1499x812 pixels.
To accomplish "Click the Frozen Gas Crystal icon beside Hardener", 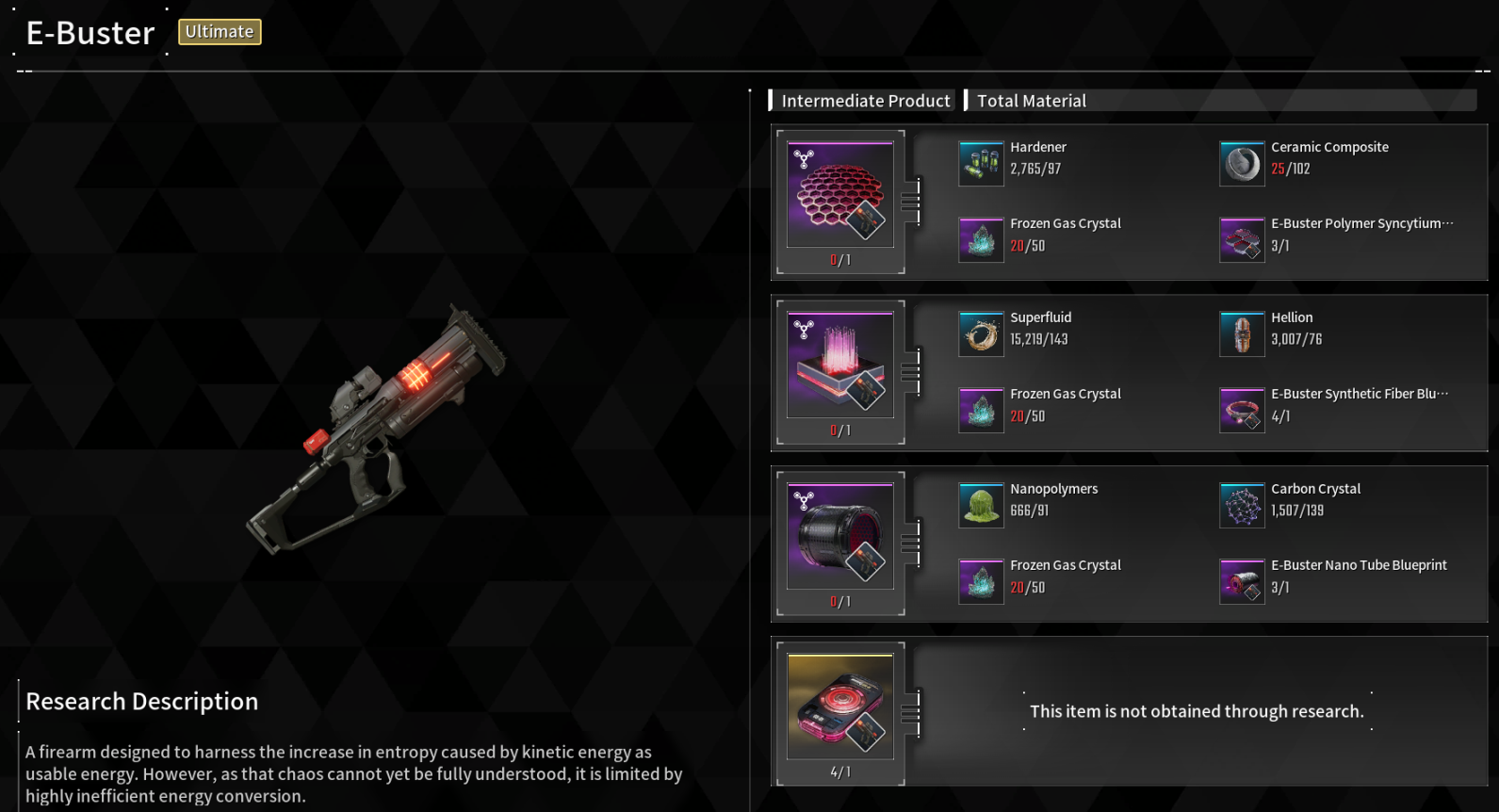I will click(x=981, y=240).
